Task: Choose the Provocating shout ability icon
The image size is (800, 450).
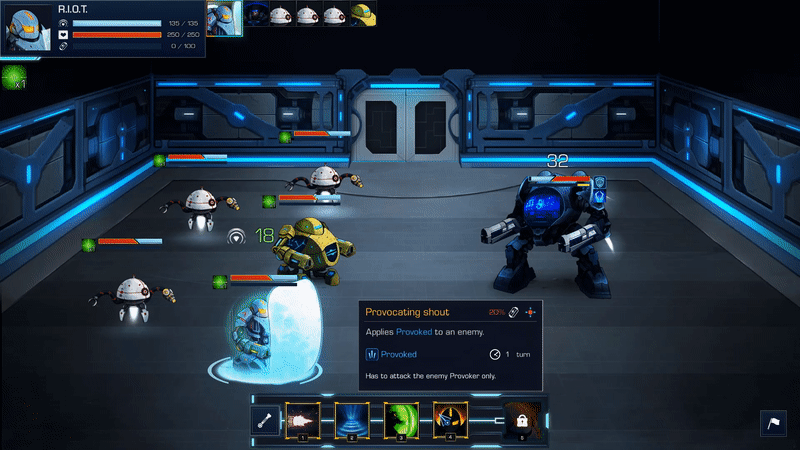Action: coord(449,421)
